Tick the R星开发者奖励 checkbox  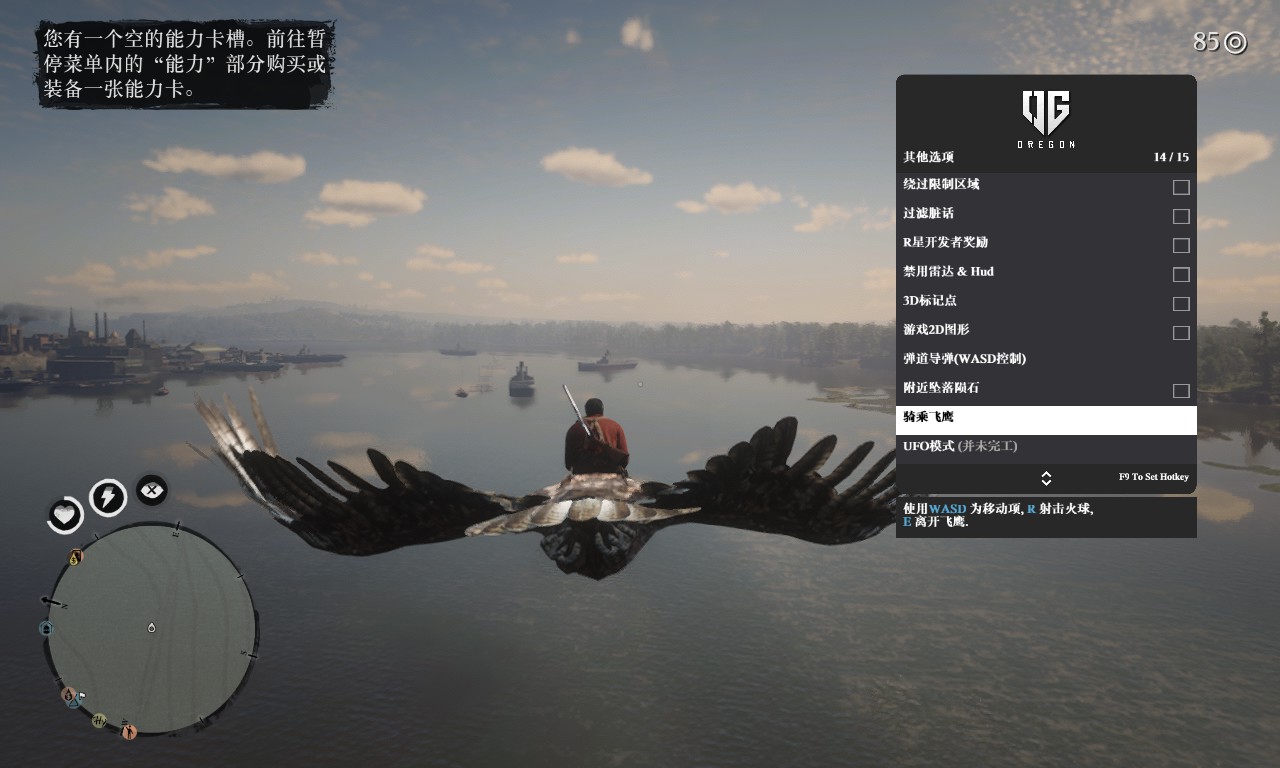pyautogui.click(x=1181, y=245)
